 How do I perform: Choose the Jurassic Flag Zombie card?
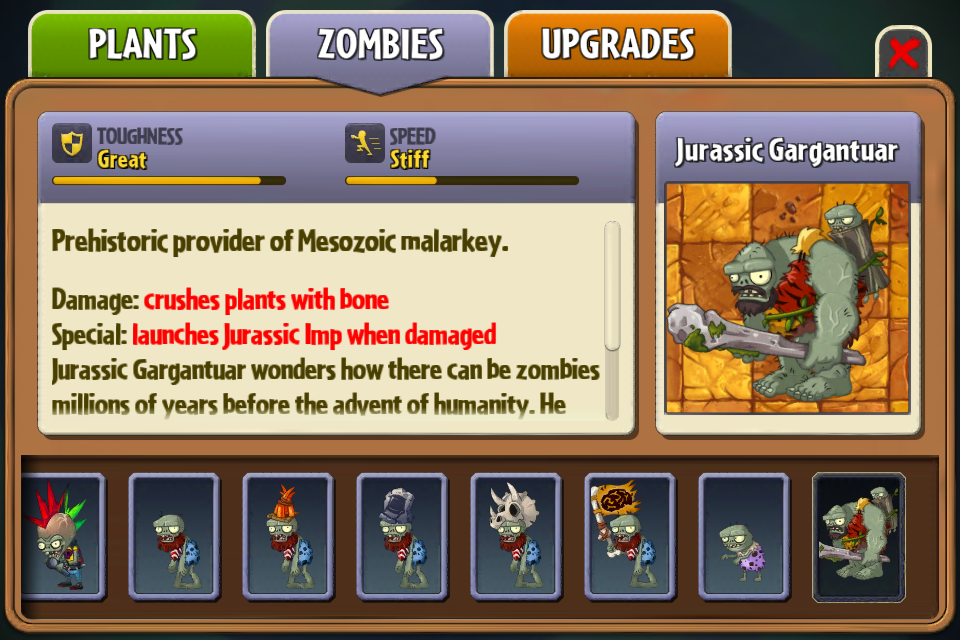[x=630, y=537]
